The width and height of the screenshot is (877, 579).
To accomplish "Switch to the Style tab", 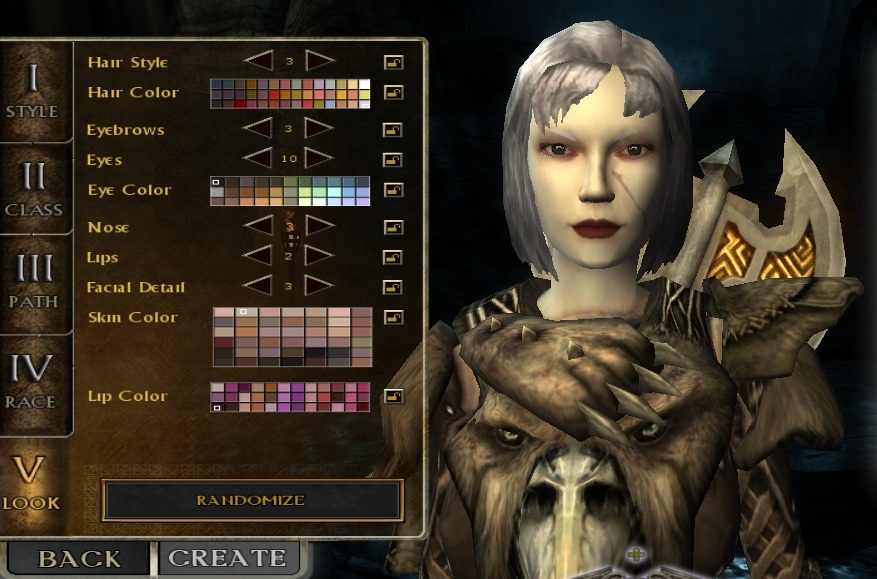I will click(x=32, y=88).
